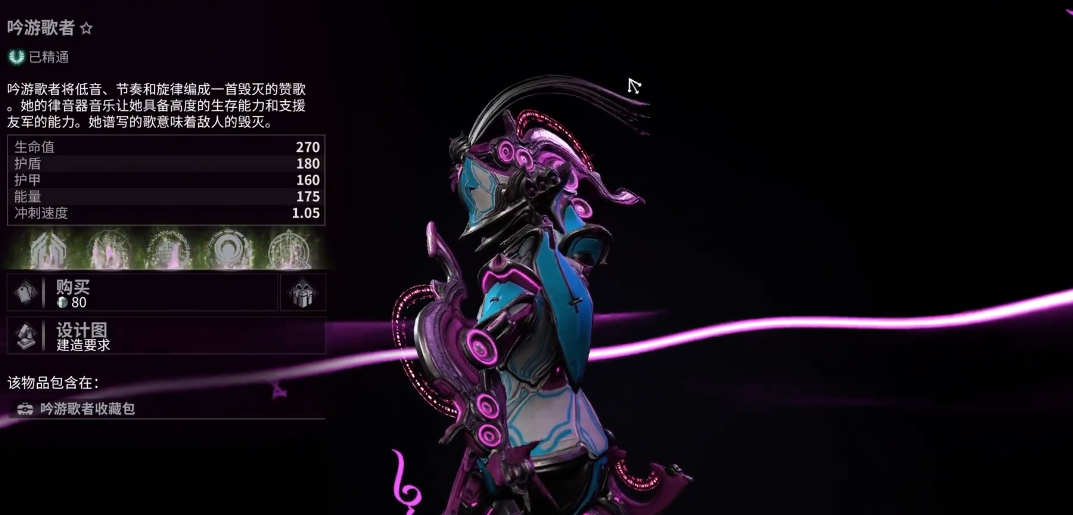Show the second ability icon next to passive
The width and height of the screenshot is (1073, 515).
click(107, 250)
